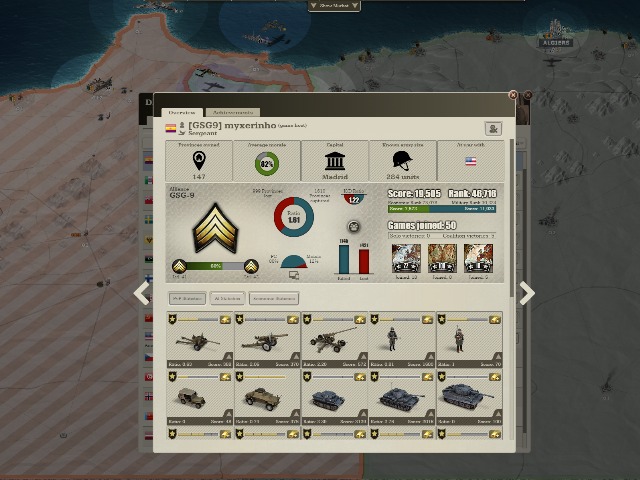Open the Show Market dropdown at top
Image resolution: width=640 pixels, height=480 pixels.
334,5
